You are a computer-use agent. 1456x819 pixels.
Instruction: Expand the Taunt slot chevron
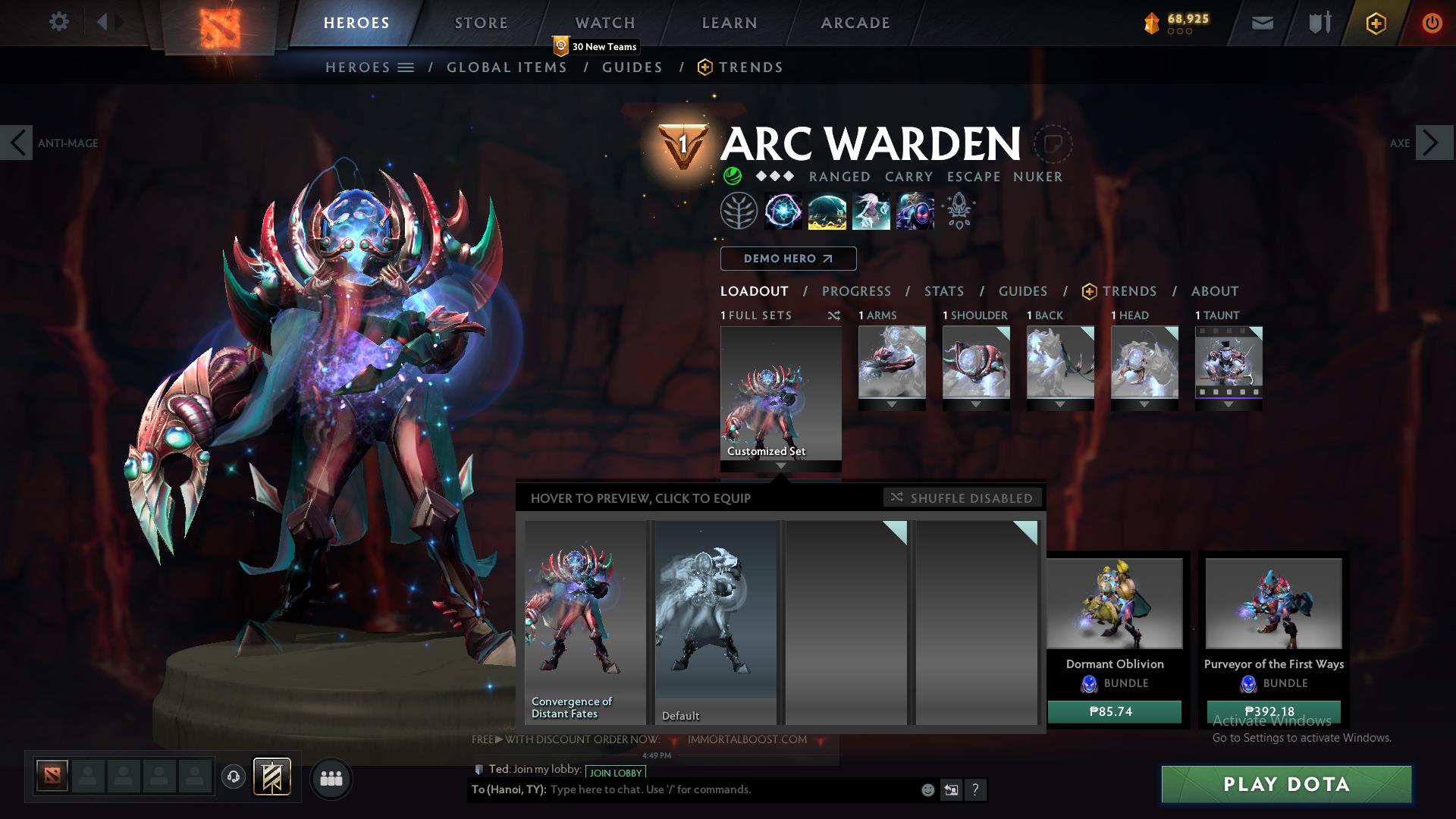pyautogui.click(x=1228, y=404)
